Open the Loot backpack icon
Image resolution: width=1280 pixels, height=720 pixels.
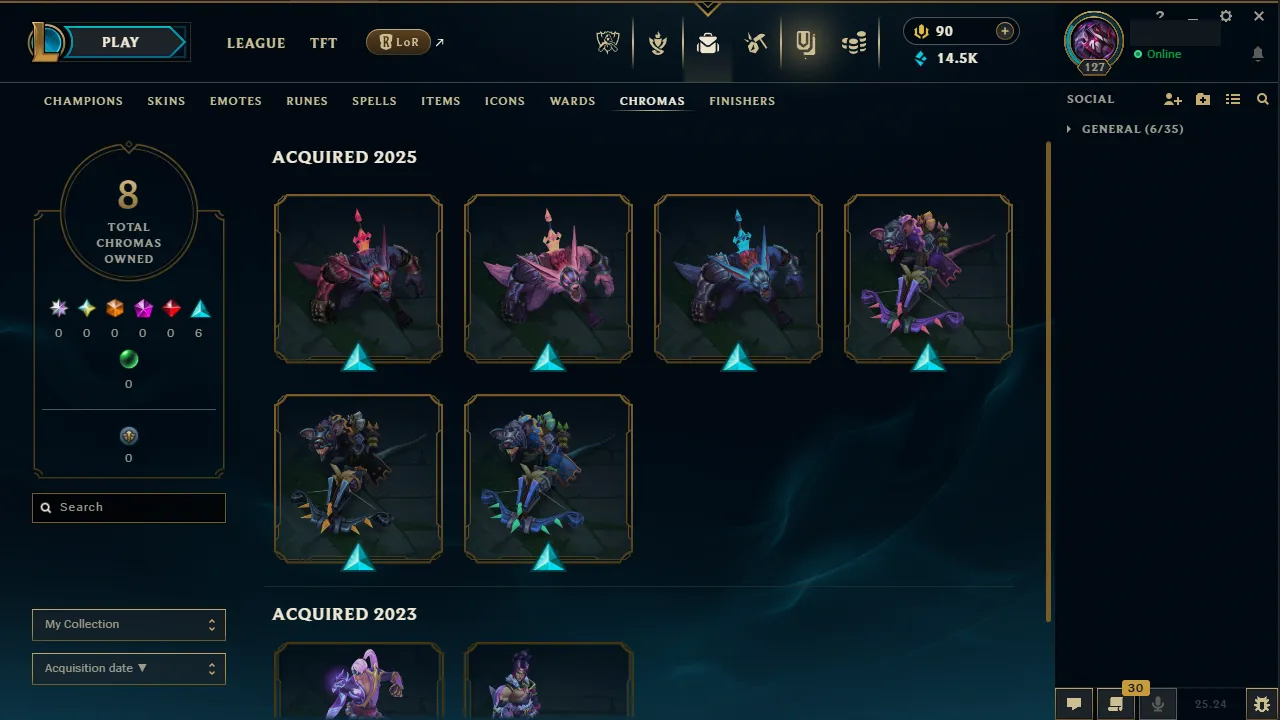[x=708, y=42]
